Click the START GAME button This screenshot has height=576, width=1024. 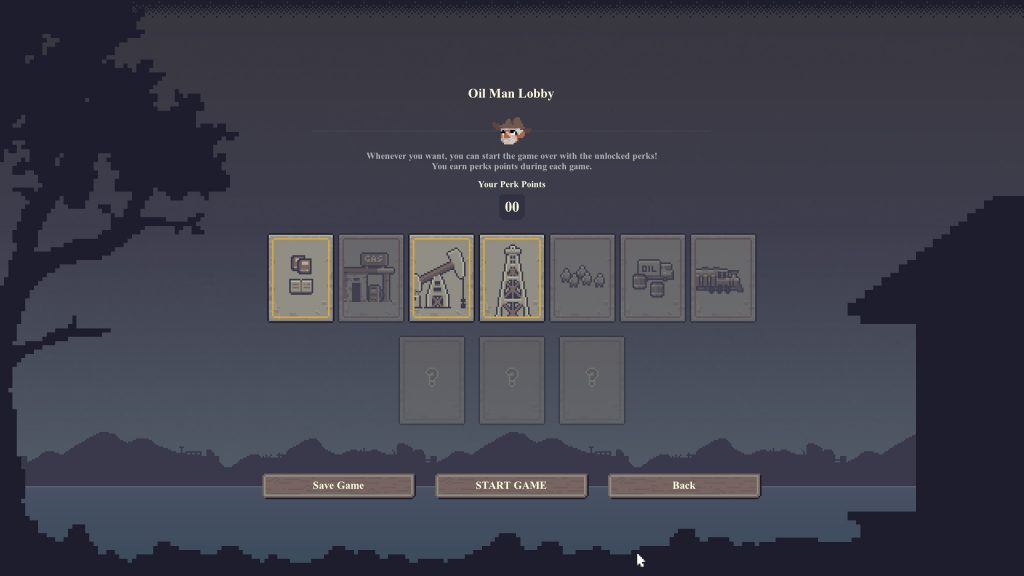(510, 485)
